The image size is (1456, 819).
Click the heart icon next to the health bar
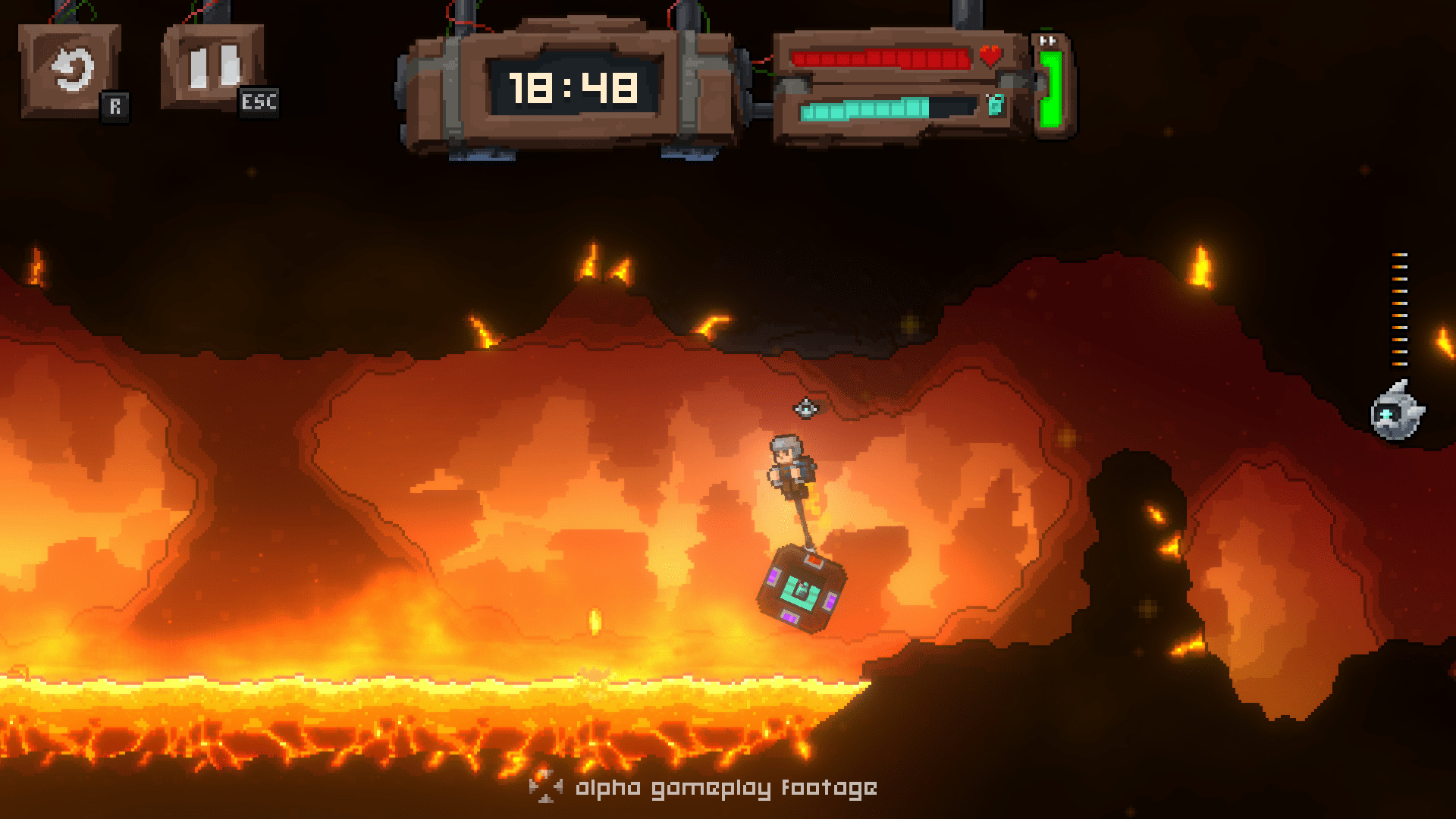click(x=989, y=56)
